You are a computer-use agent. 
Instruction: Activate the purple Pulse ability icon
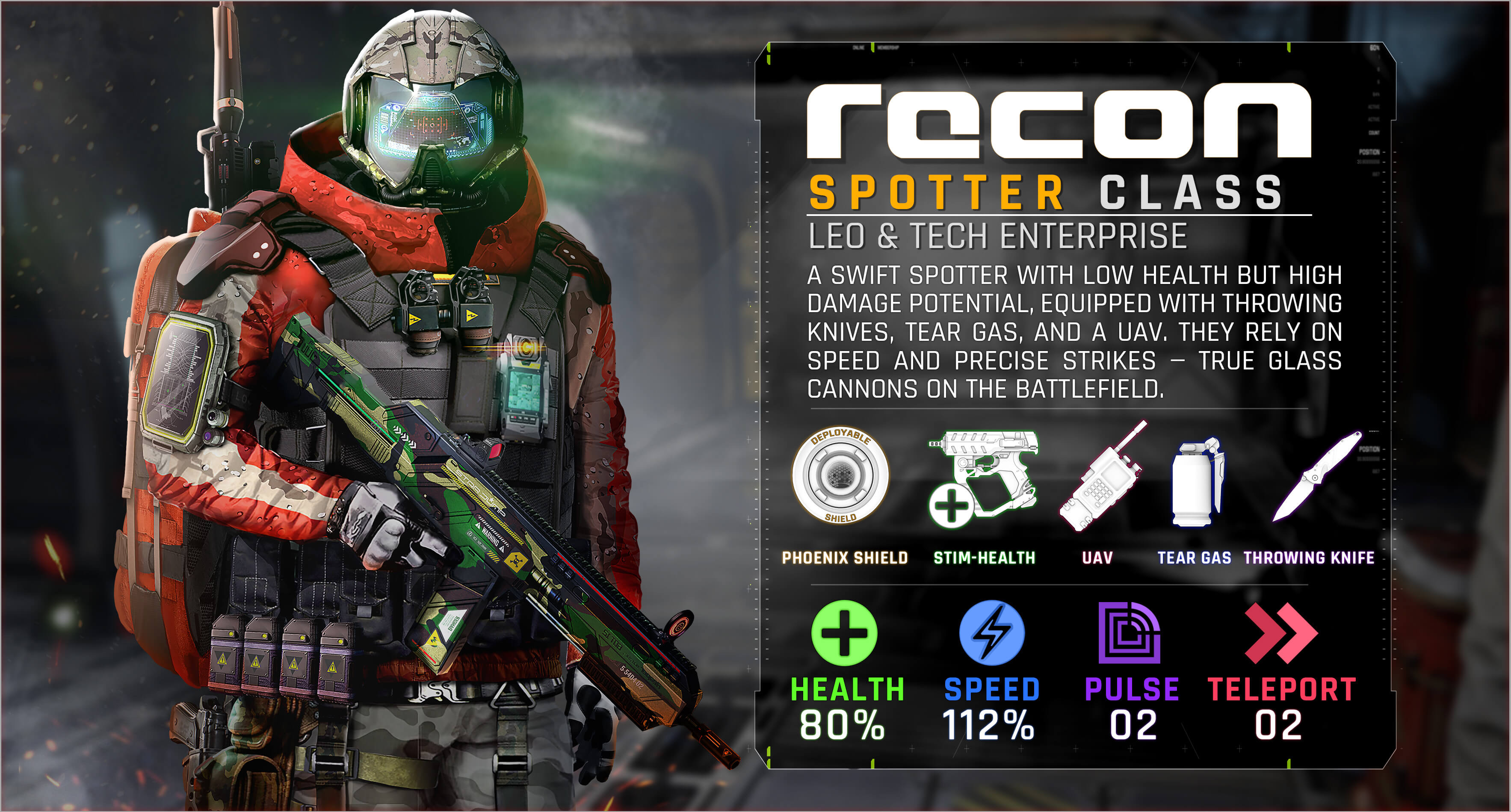(x=1129, y=633)
